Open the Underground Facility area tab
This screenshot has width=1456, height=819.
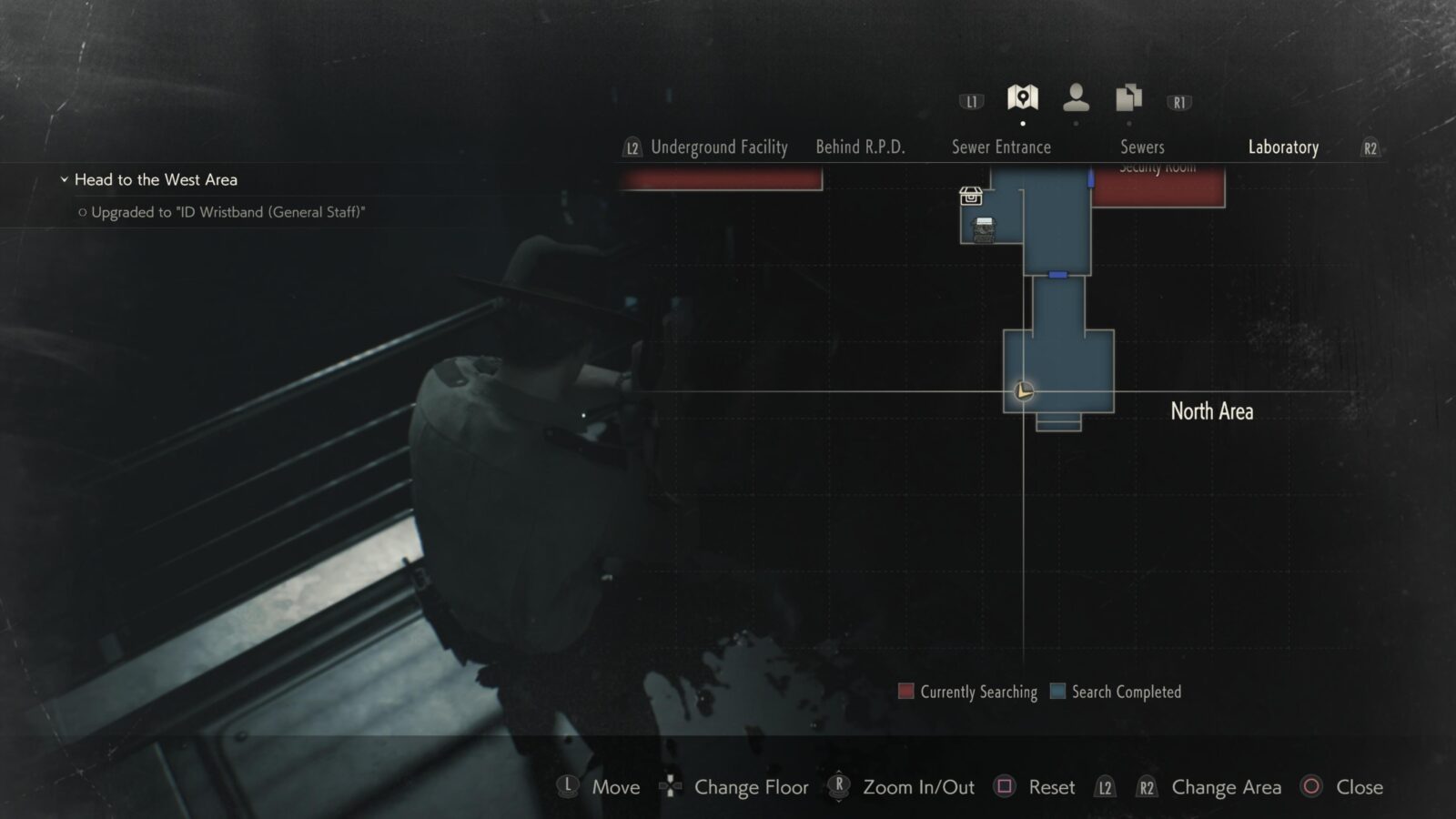(719, 147)
